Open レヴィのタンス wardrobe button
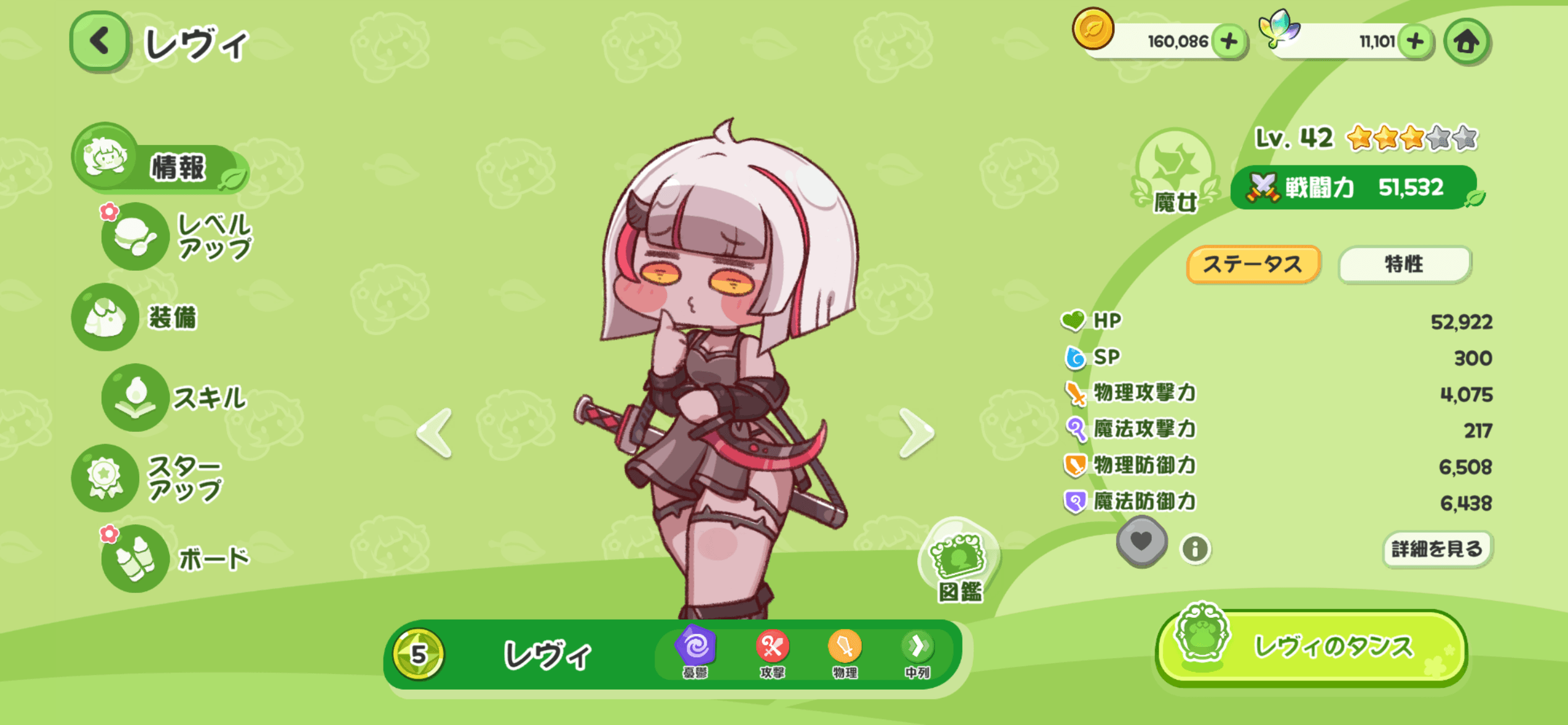Image resolution: width=1568 pixels, height=725 pixels. (1312, 647)
